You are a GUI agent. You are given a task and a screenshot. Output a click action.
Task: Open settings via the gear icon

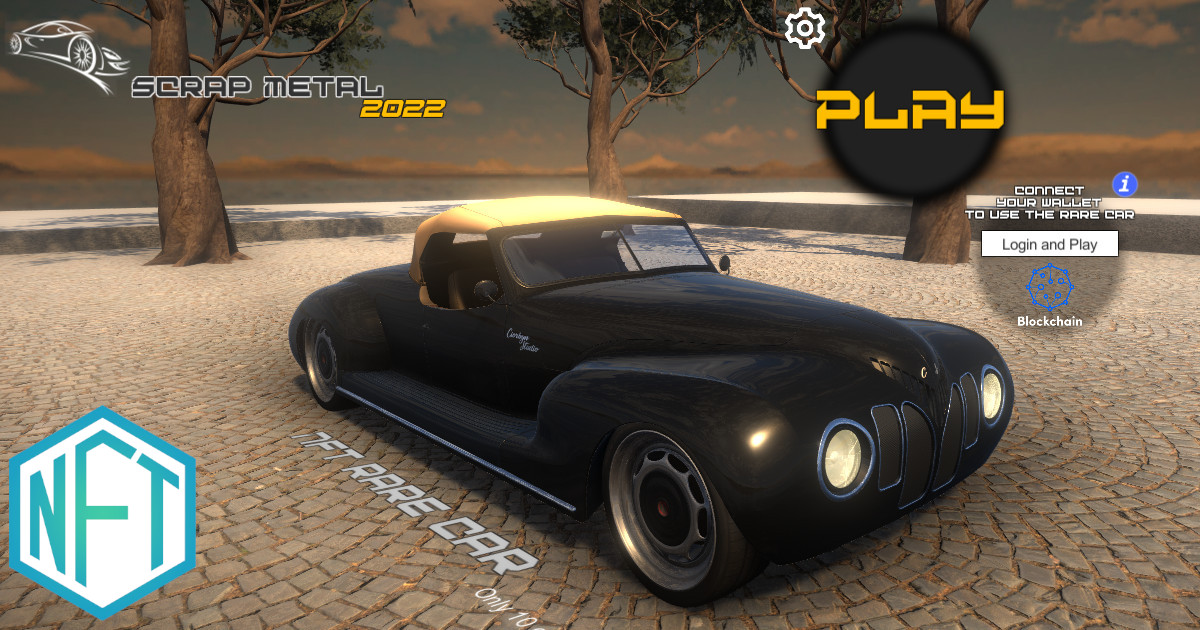[x=803, y=28]
